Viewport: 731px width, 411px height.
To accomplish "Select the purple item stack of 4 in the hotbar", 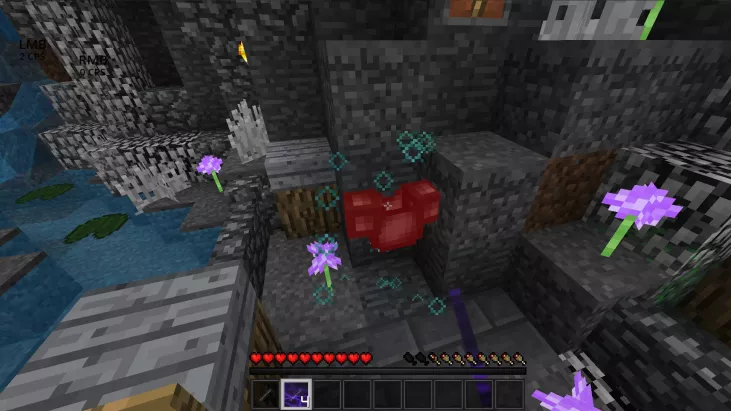I will pyautogui.click(x=296, y=393).
